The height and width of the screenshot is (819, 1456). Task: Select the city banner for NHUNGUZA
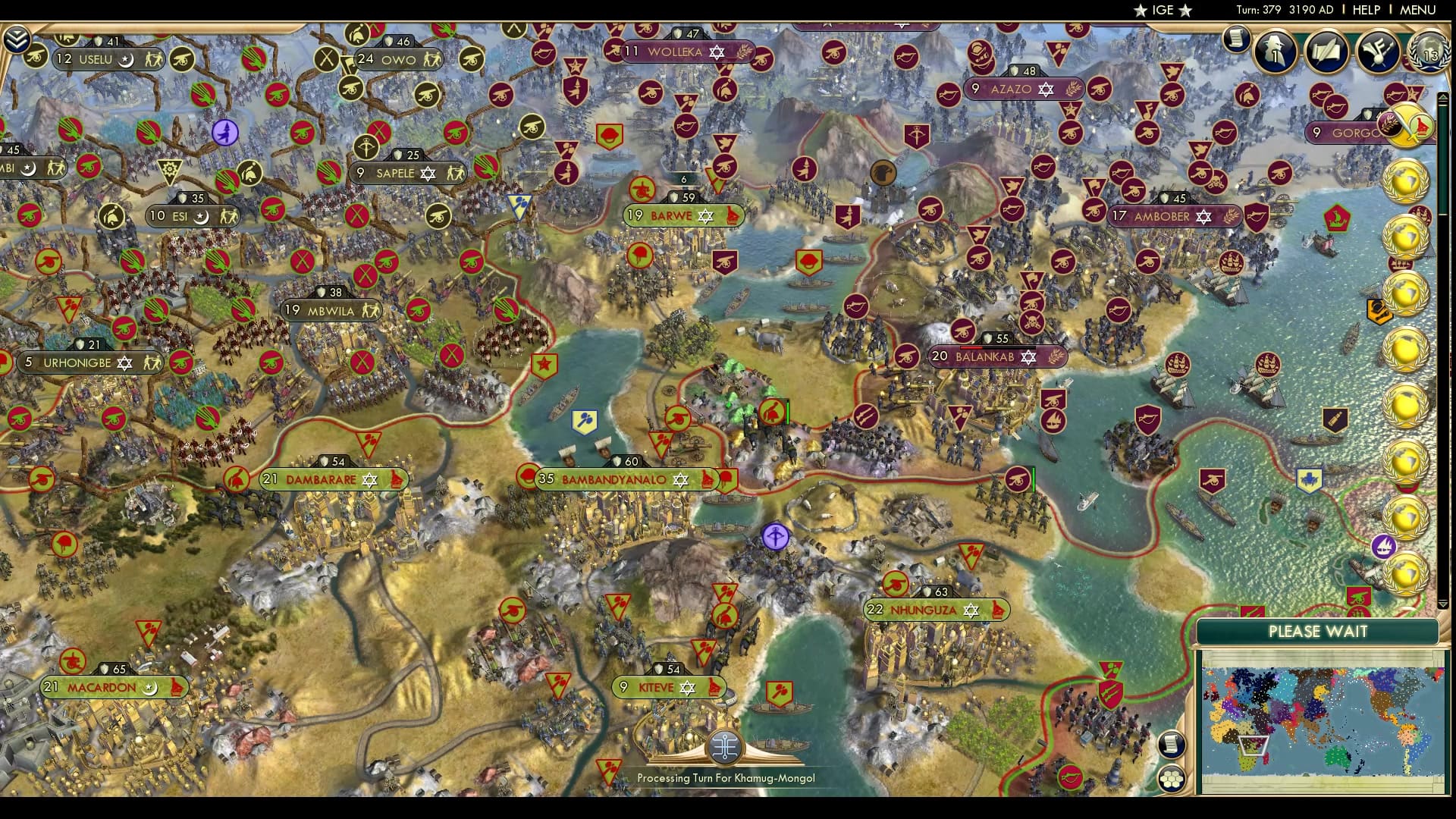coord(937,607)
